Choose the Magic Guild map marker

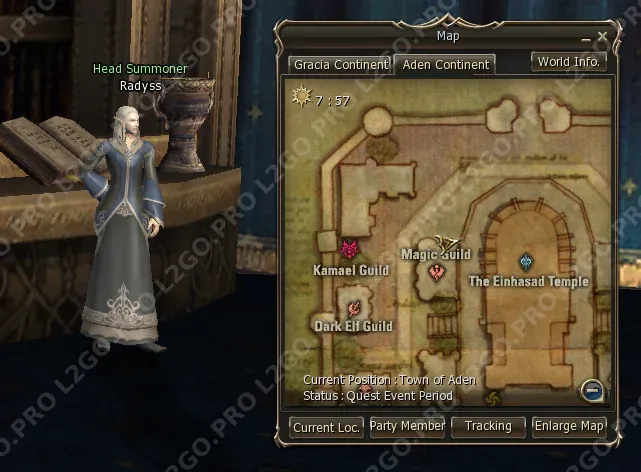click(435, 271)
